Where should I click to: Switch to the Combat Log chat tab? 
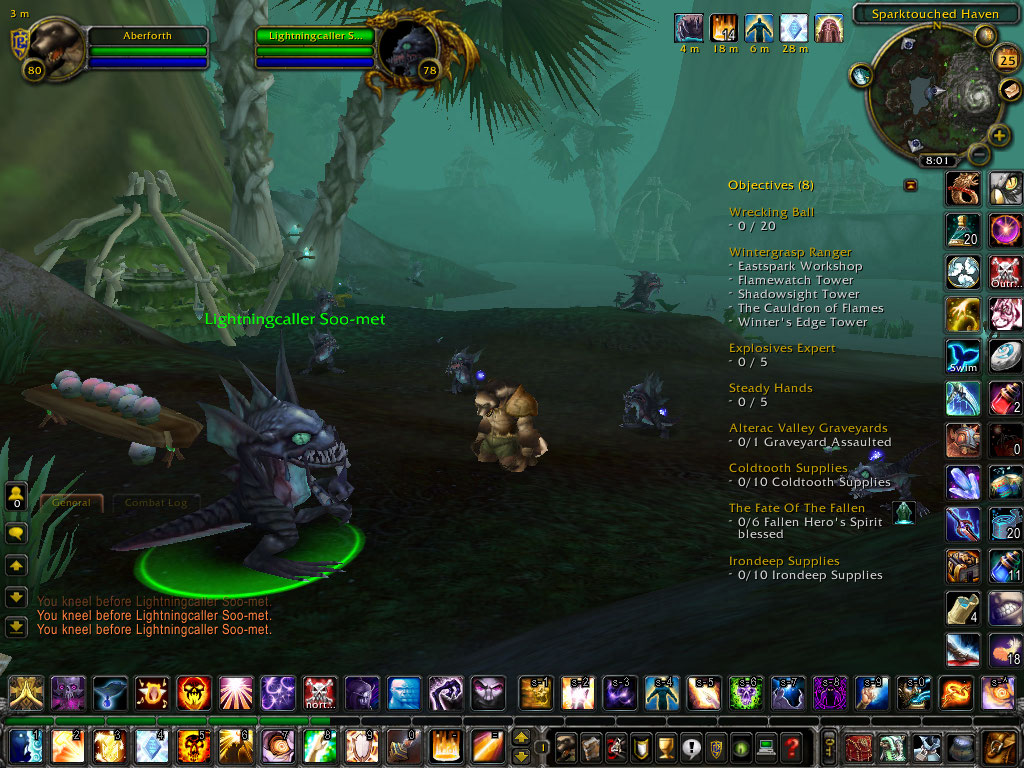(154, 503)
